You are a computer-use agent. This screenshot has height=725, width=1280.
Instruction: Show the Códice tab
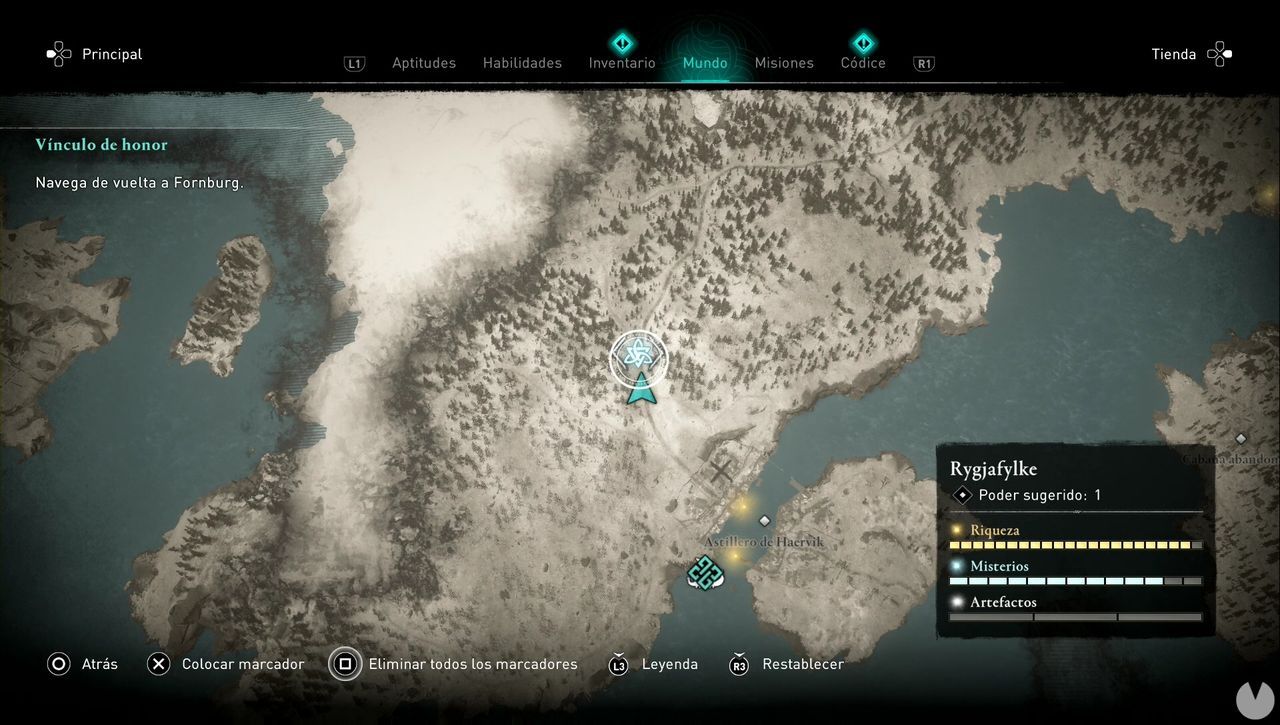pos(863,63)
